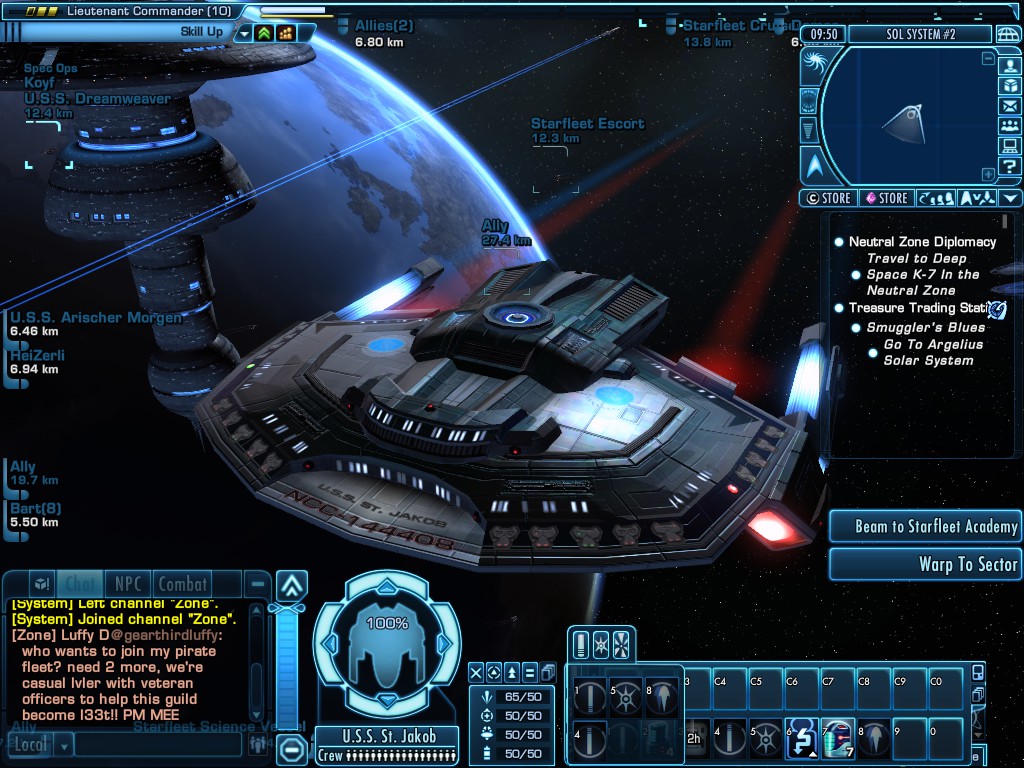This screenshot has height=768, width=1024.
Task: Select the Neutral Zone Diplomacy mission
Action: [x=922, y=242]
